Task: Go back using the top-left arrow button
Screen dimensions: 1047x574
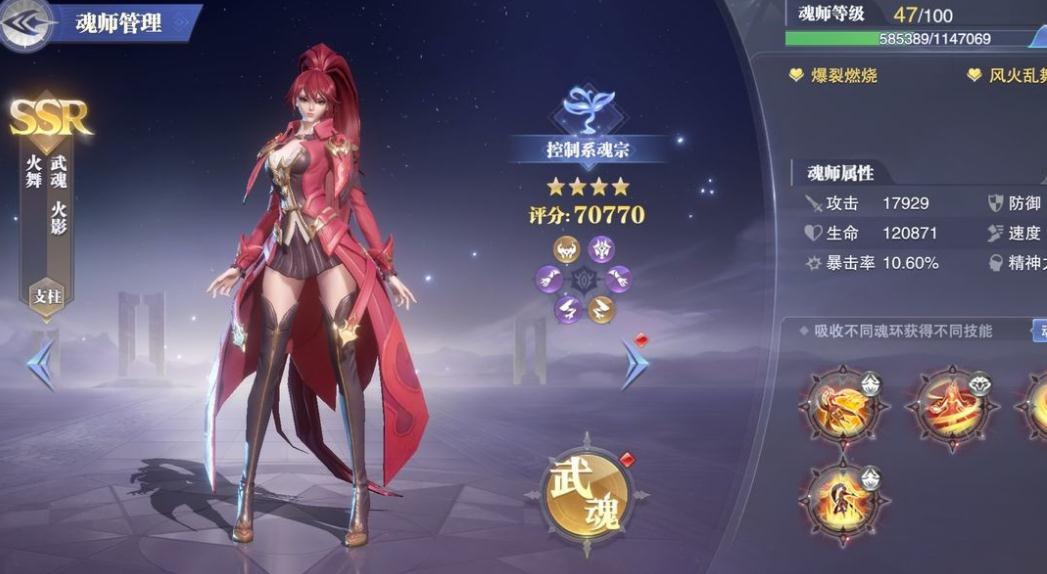Action: 26,24
